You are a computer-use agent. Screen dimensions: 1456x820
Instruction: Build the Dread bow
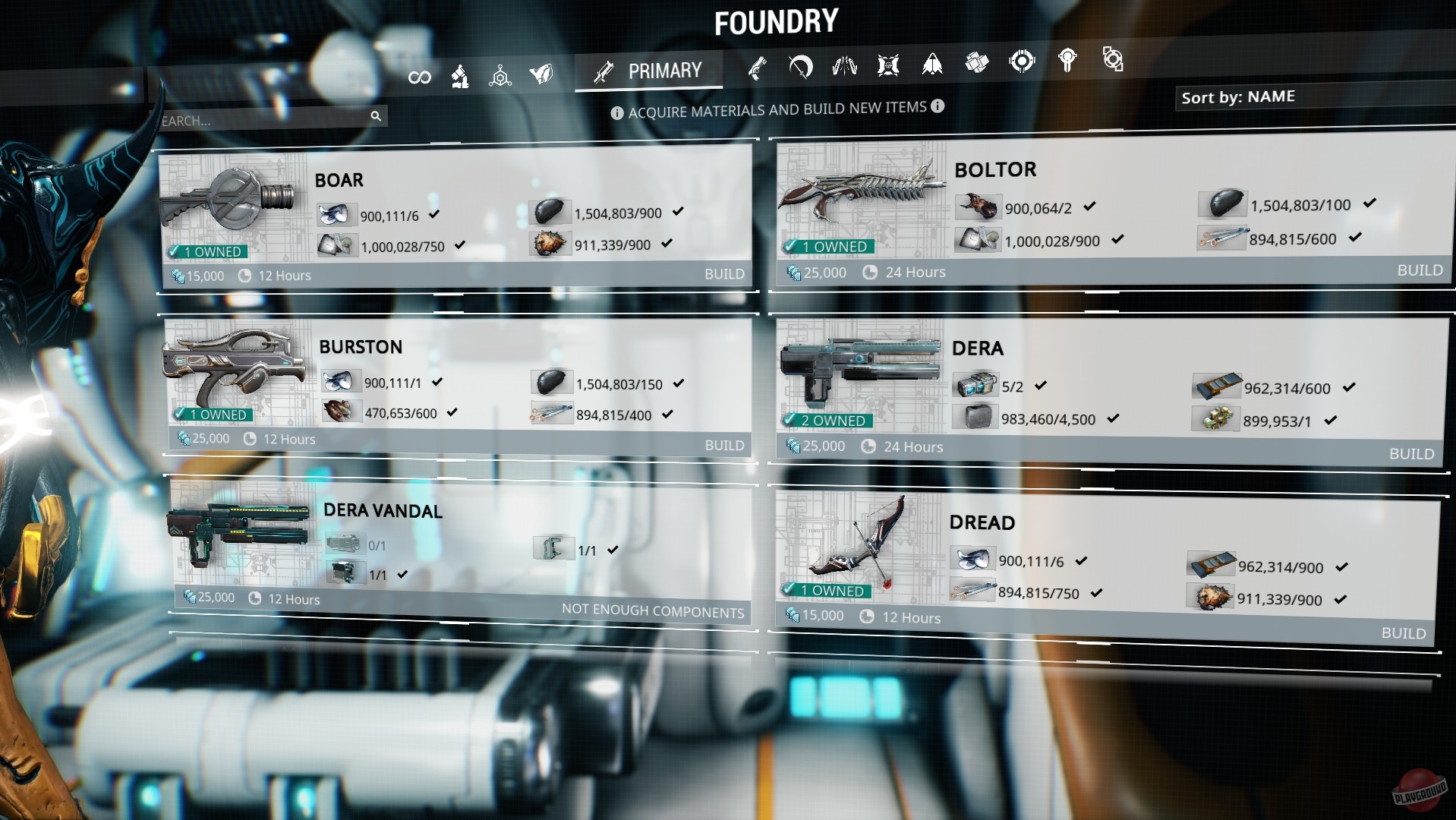(1403, 632)
